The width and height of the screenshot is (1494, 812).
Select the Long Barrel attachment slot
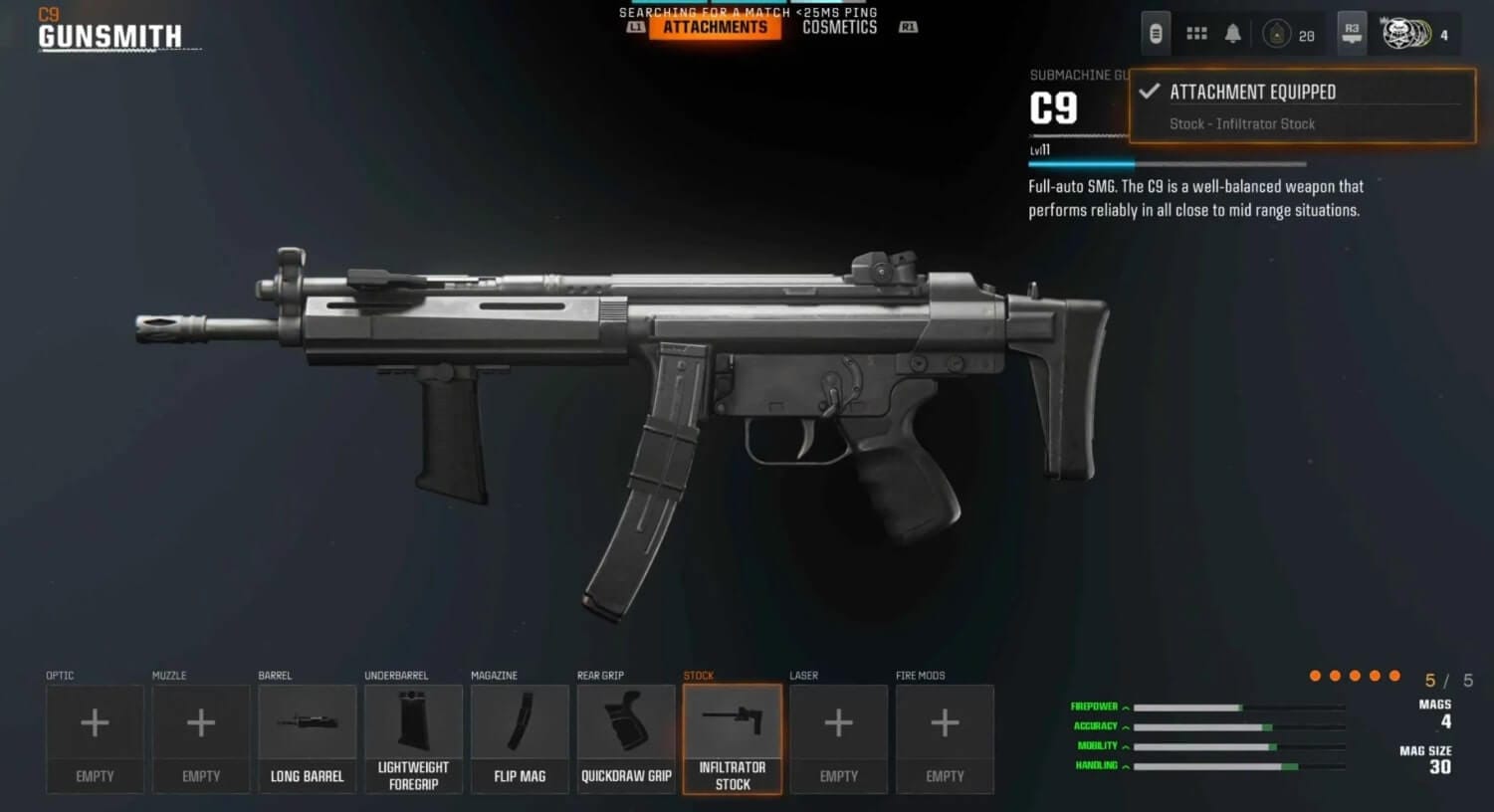click(307, 738)
